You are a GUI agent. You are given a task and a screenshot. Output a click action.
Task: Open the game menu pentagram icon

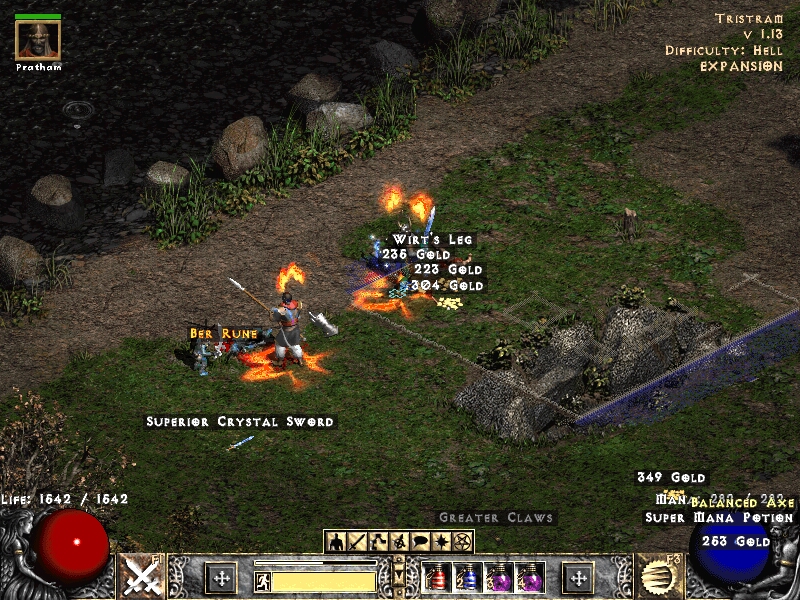pos(462,541)
